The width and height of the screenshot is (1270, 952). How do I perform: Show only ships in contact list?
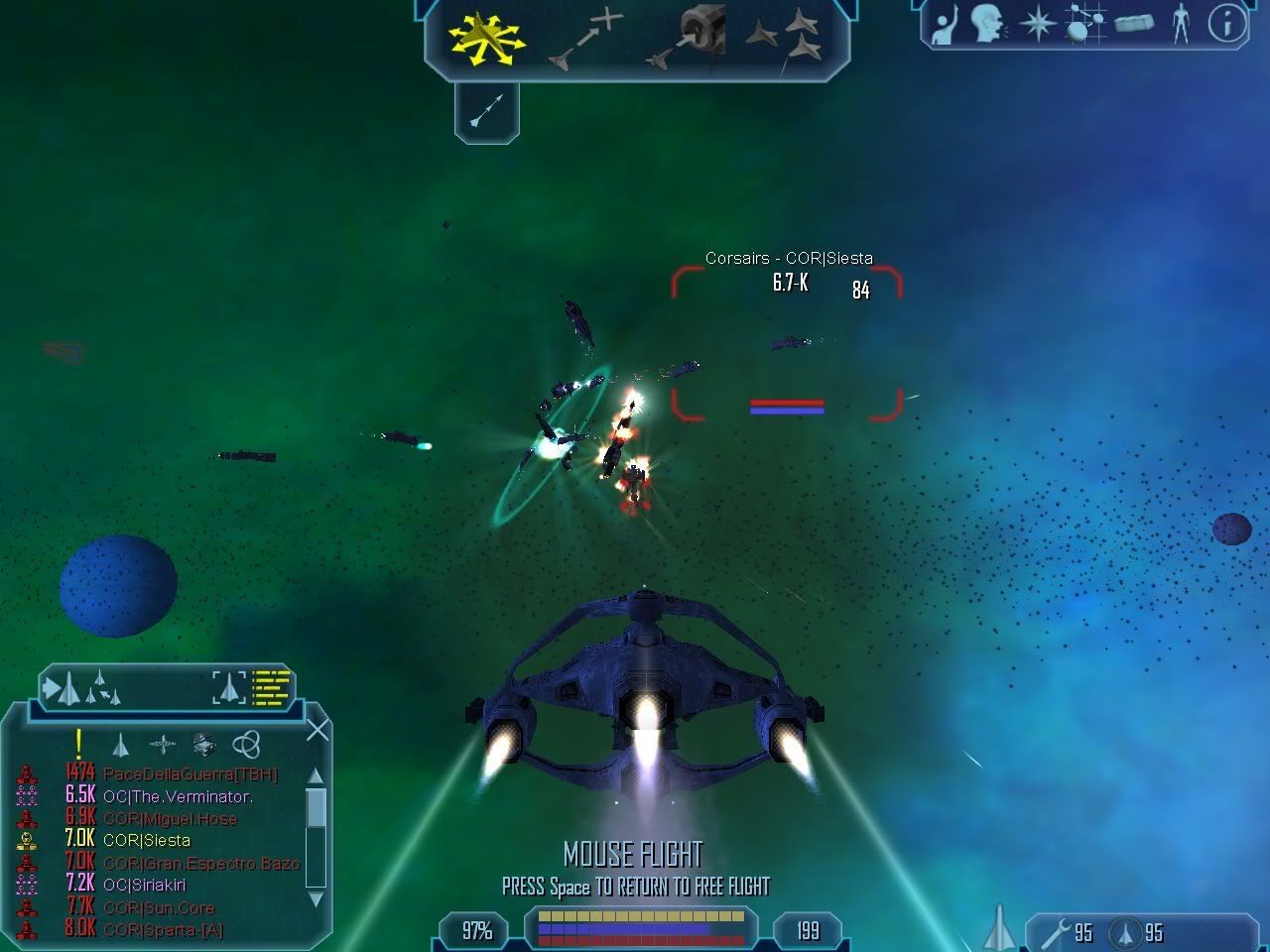(120, 745)
